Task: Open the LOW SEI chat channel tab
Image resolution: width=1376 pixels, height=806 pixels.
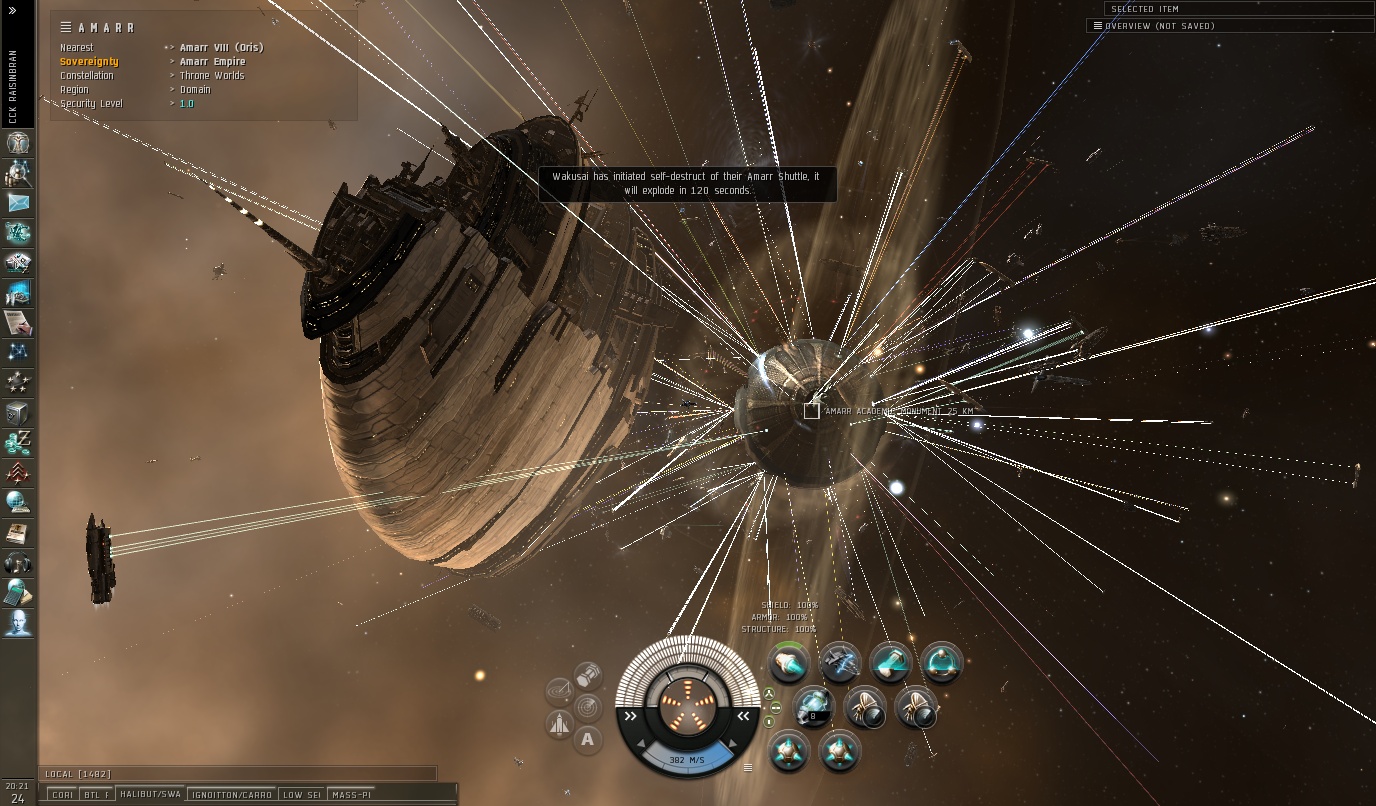Action: pos(301,795)
